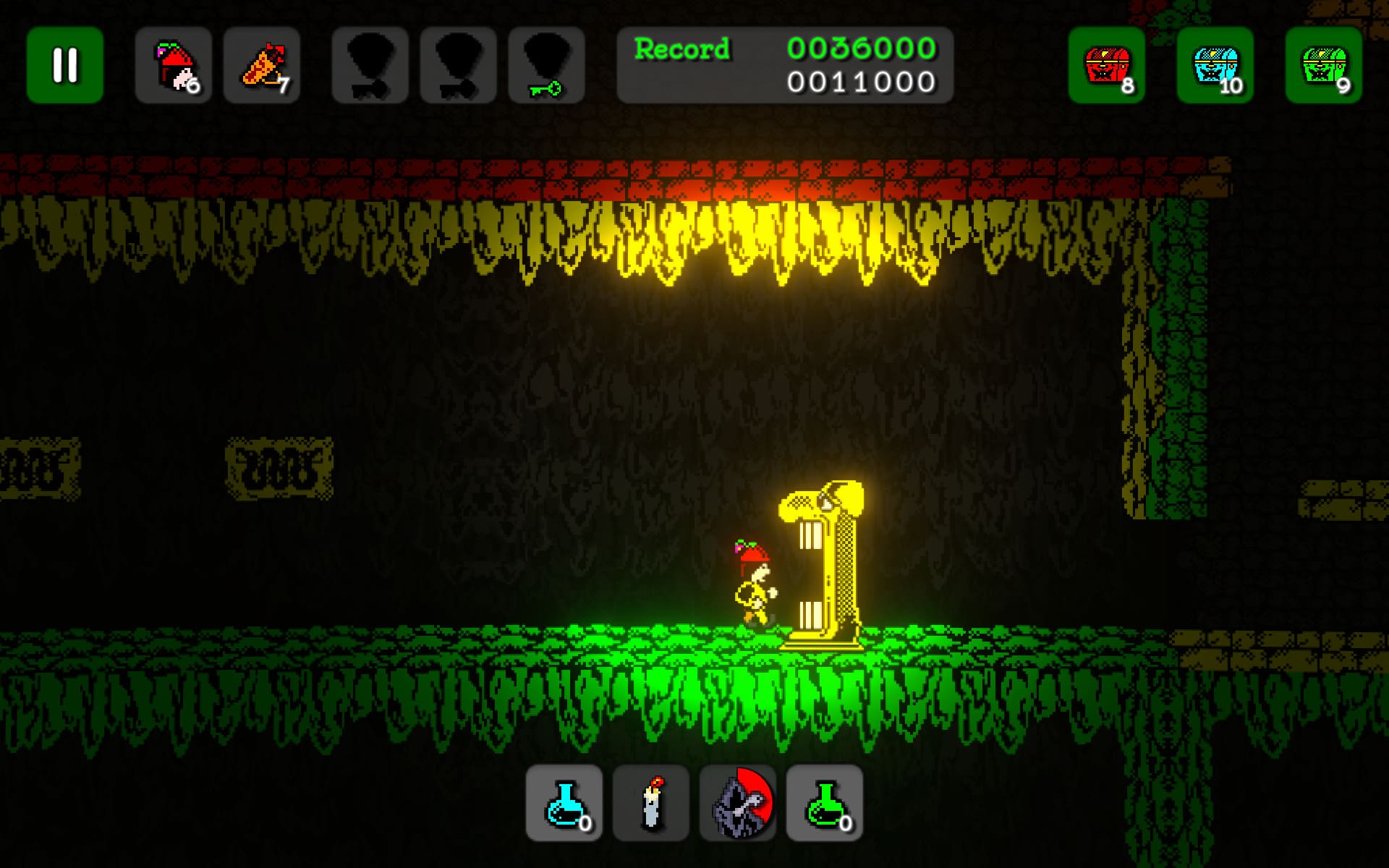Click the second empty key slot
Image resolution: width=1389 pixels, height=868 pixels.
tap(458, 66)
